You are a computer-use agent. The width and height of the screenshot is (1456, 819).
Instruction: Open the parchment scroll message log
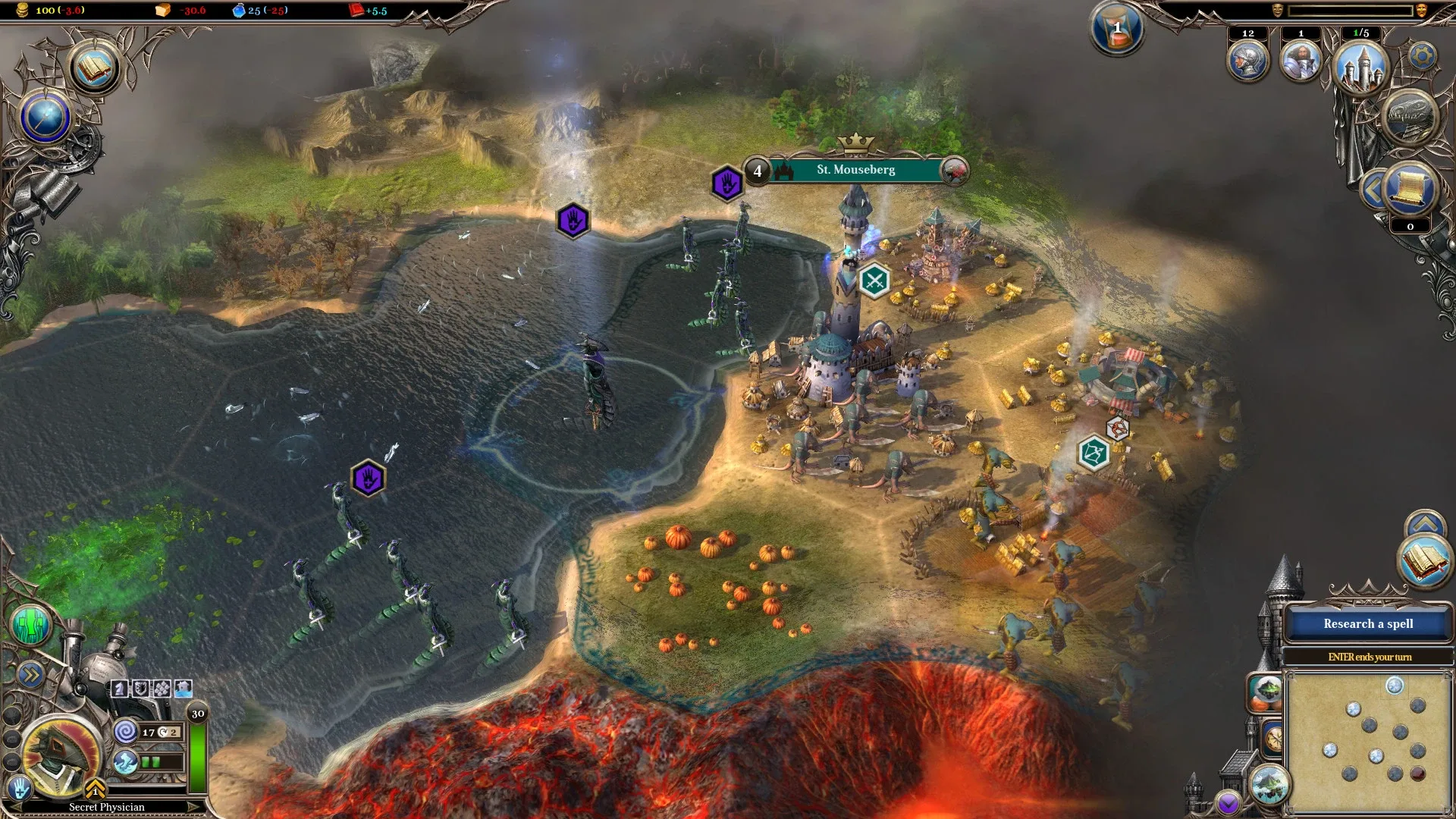(x=1410, y=190)
